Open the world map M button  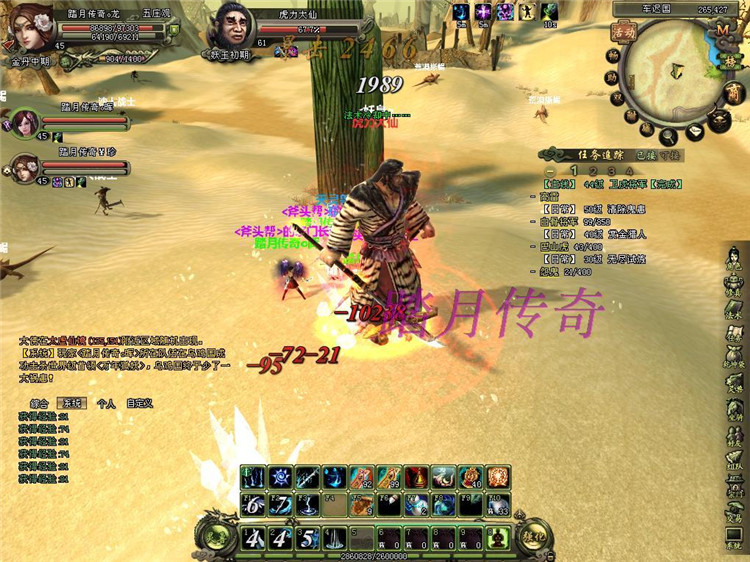point(722,29)
